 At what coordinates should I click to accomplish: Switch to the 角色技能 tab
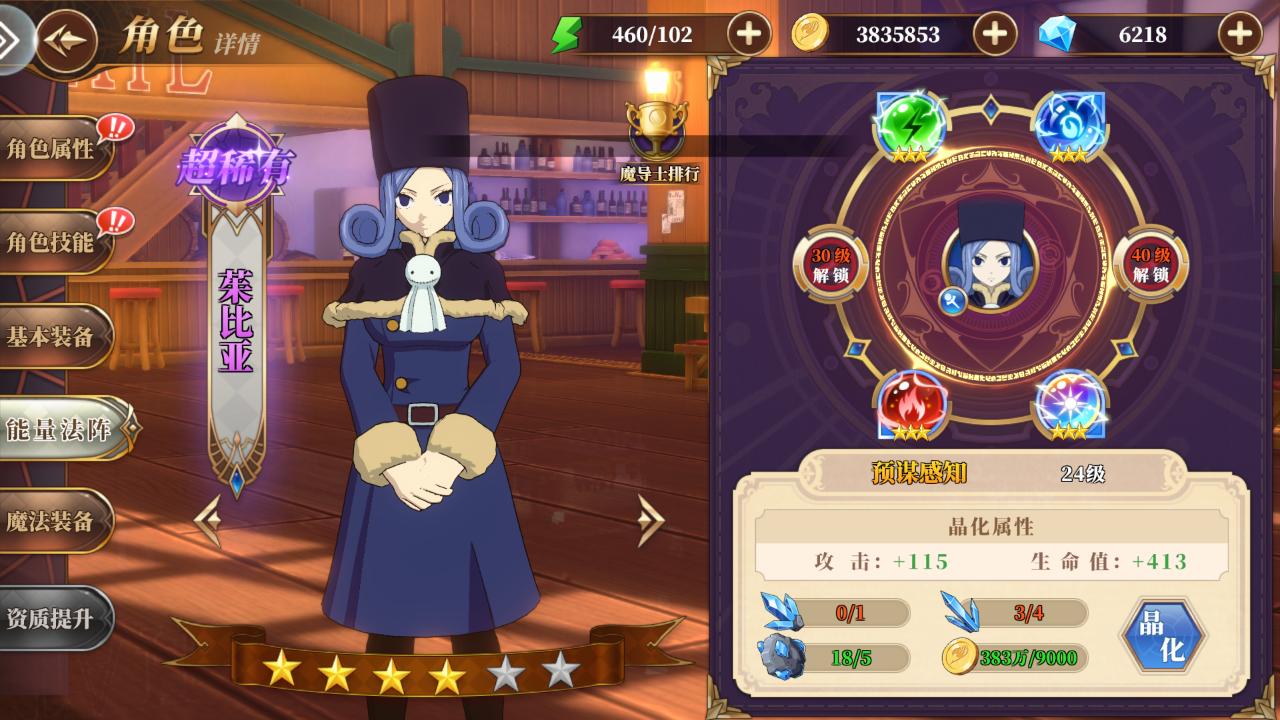[x=52, y=242]
